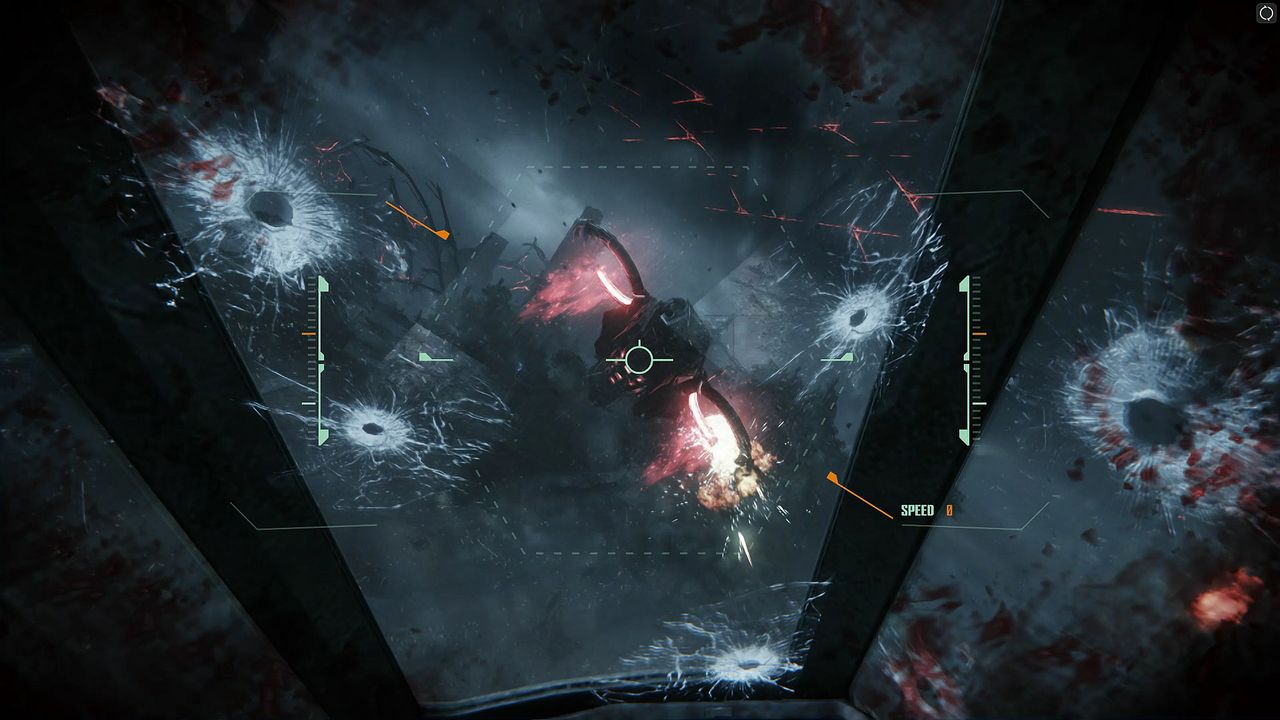
Task: Click the circular arrows refresh icon
Action: point(1266,13)
